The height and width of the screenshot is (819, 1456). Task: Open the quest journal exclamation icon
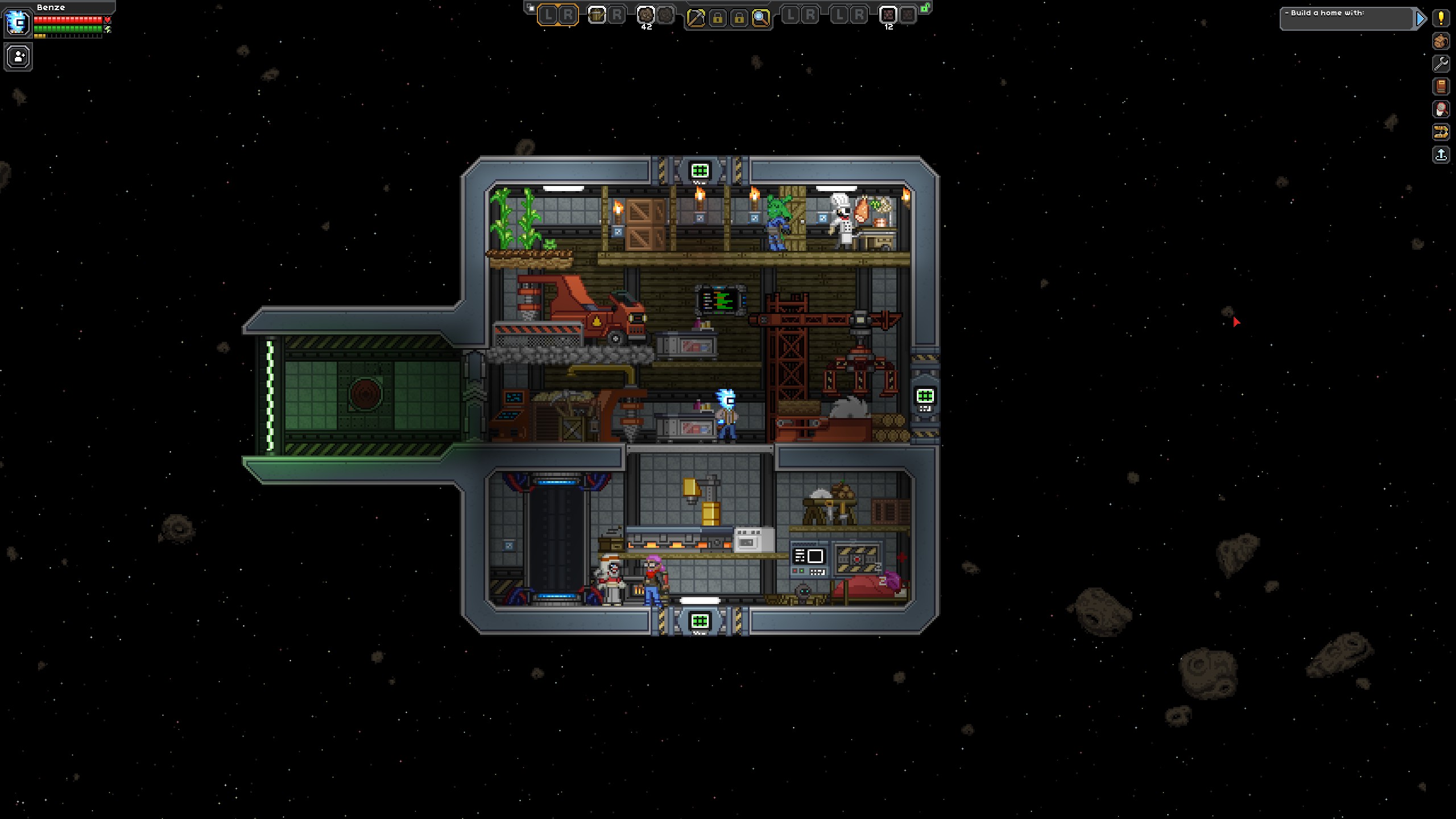(x=1441, y=18)
